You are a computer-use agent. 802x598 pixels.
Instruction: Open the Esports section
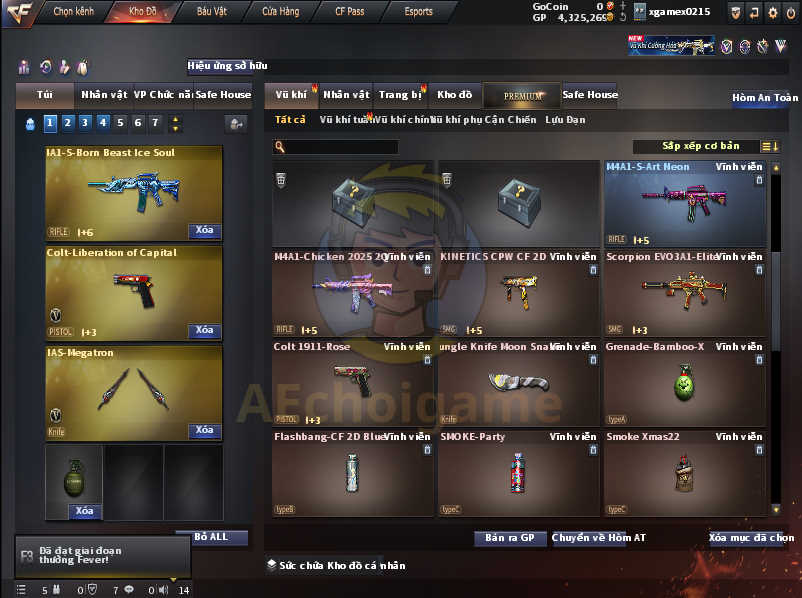(418, 12)
